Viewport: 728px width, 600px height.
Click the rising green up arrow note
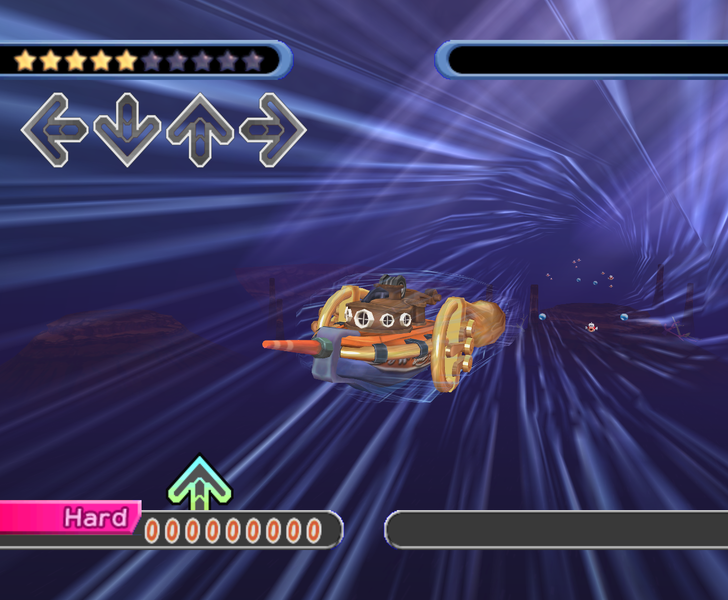point(200,484)
